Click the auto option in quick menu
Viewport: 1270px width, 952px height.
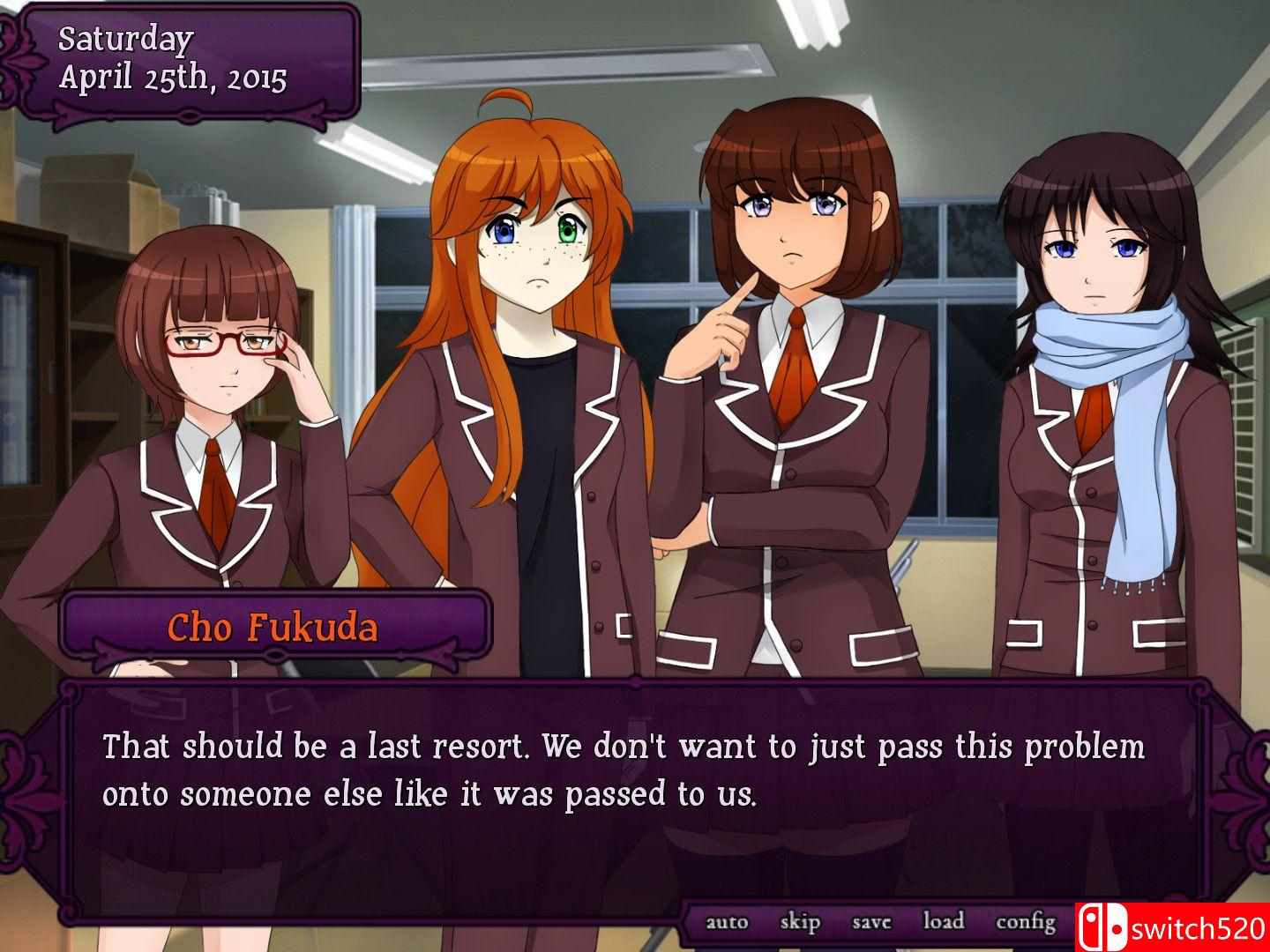pyautogui.click(x=727, y=920)
